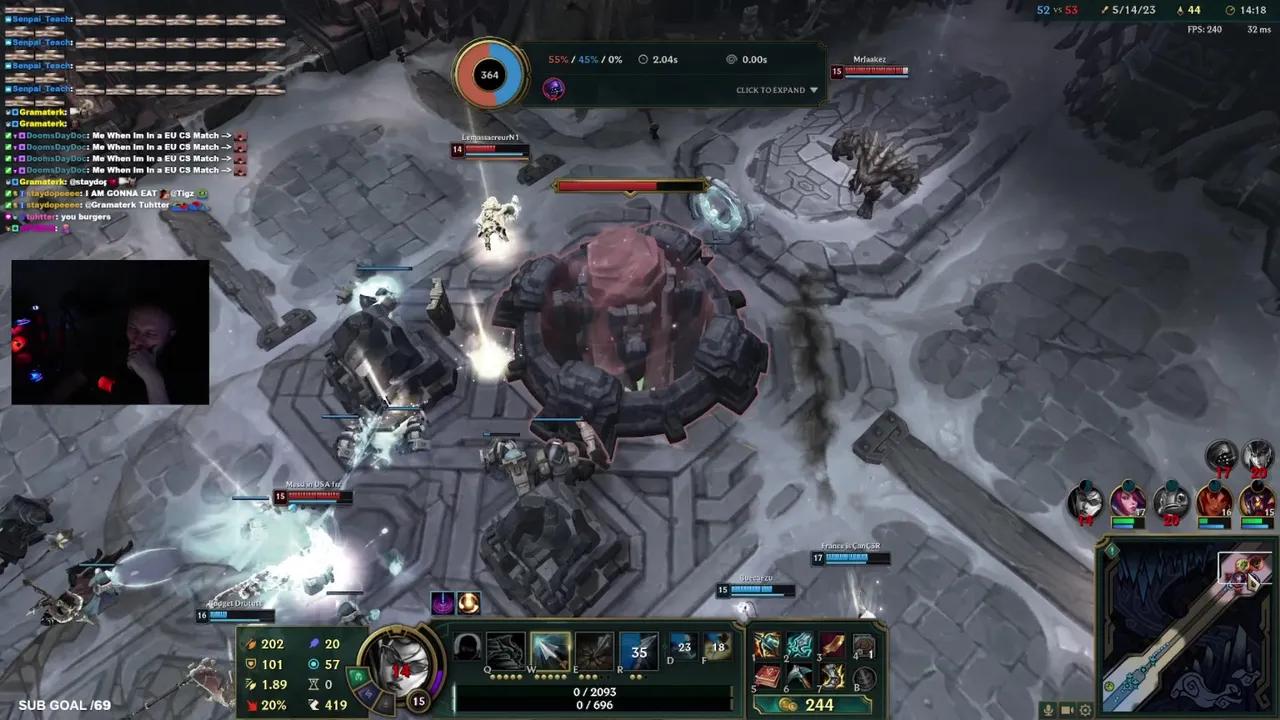Toggle the microphone button beside the minimap

click(1048, 710)
